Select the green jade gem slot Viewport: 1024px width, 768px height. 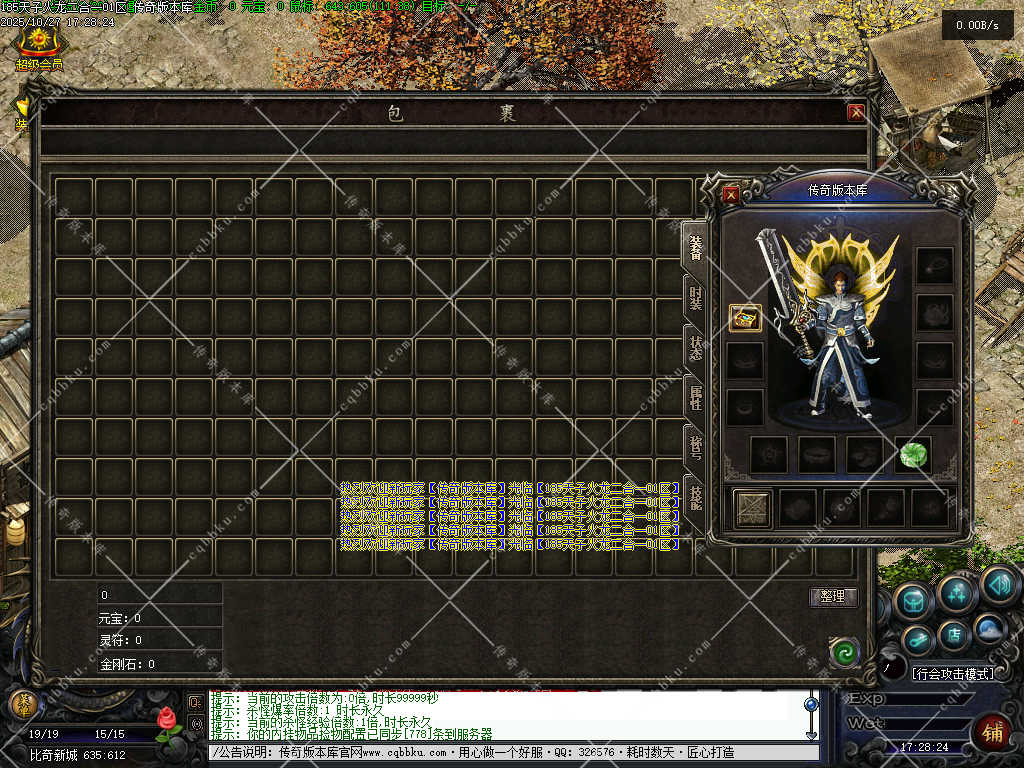click(x=912, y=454)
